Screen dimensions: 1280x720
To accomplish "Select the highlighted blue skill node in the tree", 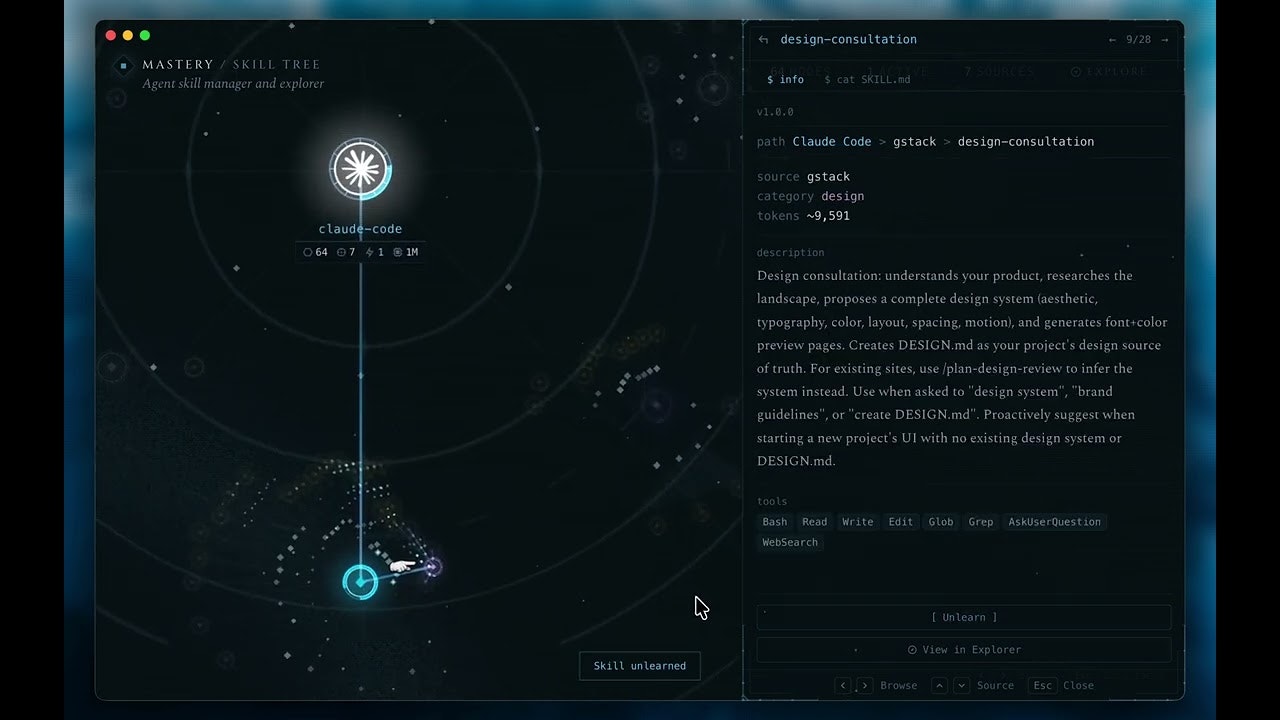I will click(x=360, y=581).
